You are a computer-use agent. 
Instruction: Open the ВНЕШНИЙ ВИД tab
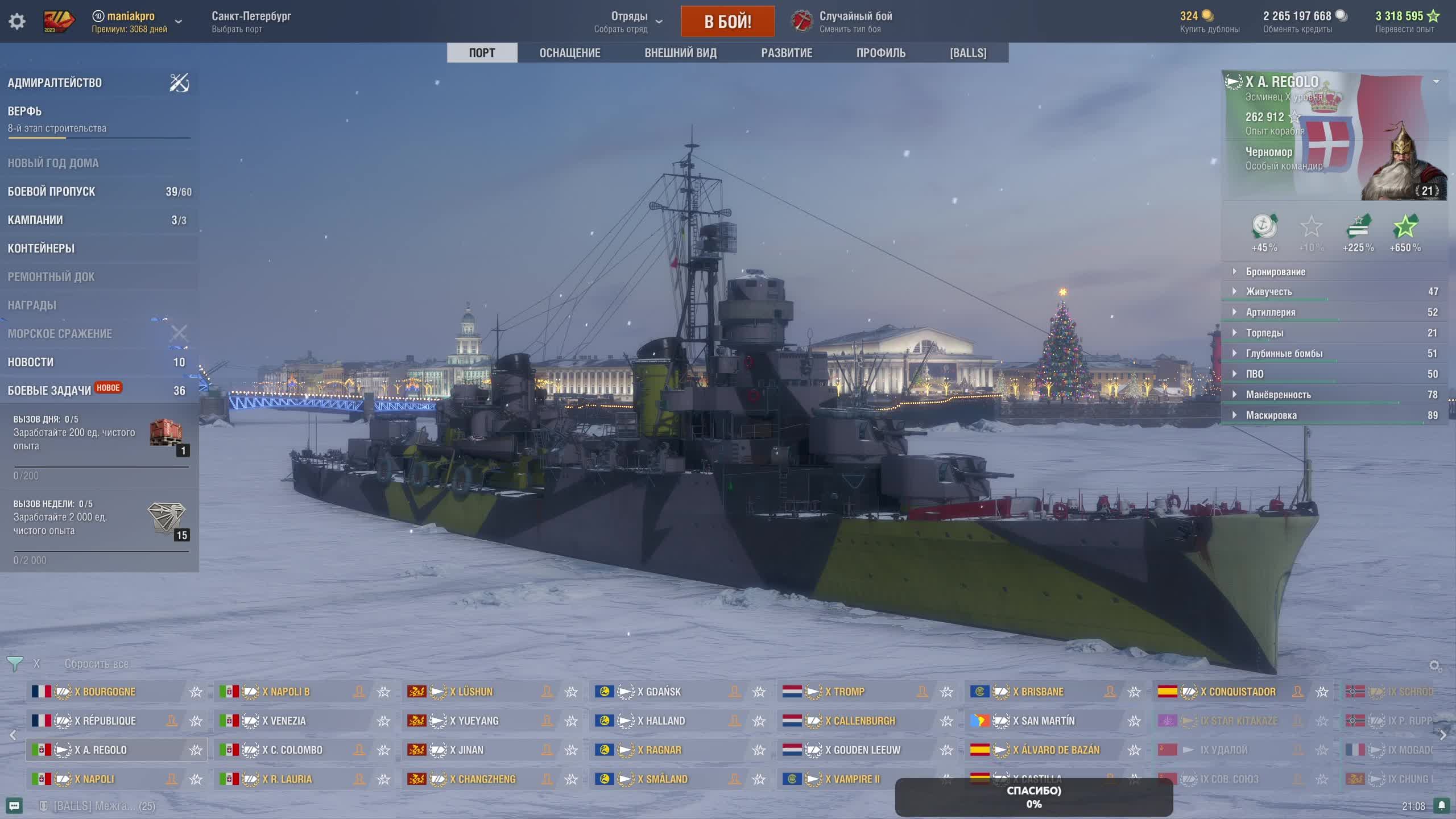680,53
